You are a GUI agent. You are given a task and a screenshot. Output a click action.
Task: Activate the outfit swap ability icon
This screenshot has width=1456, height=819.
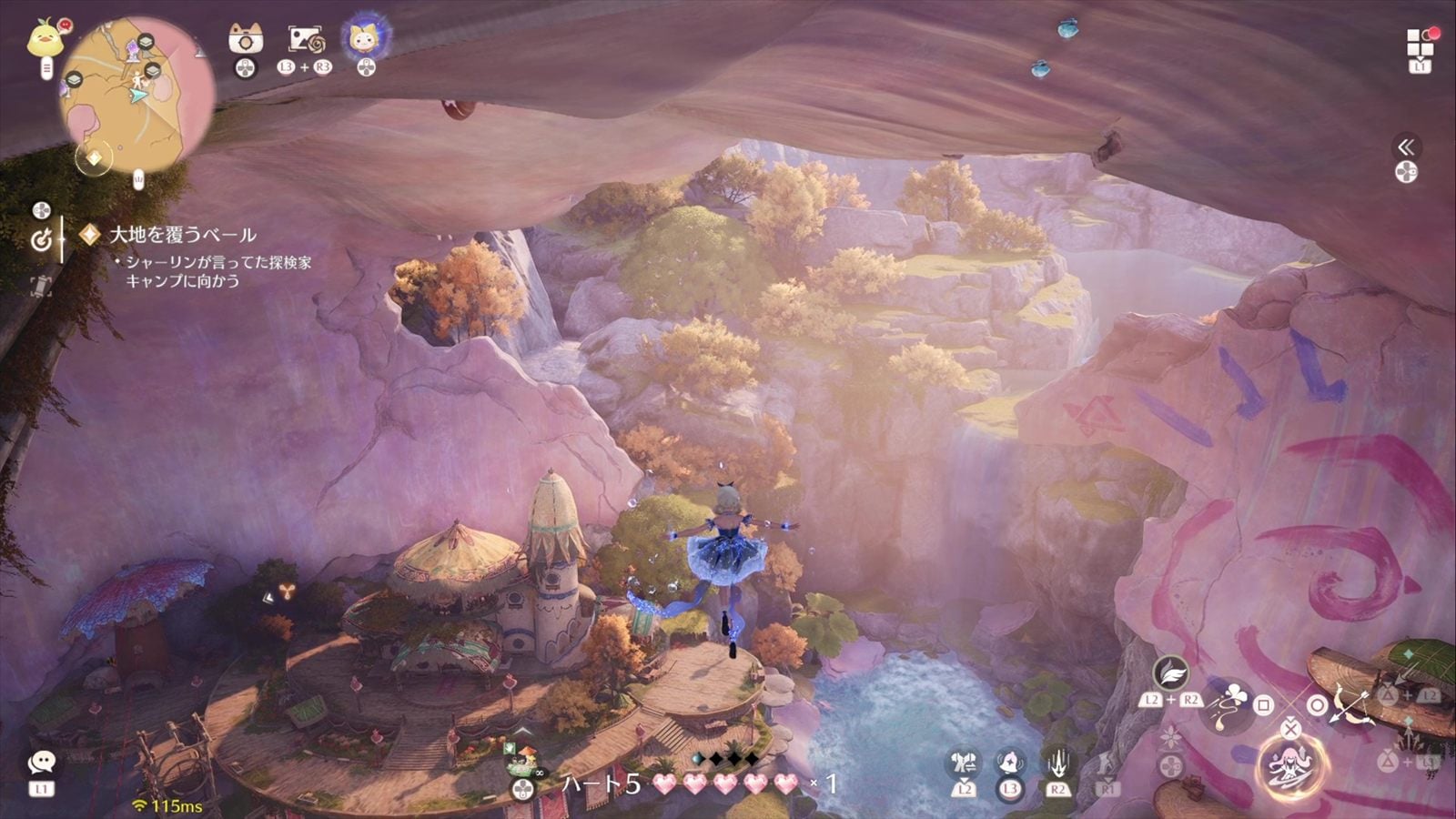(964, 763)
